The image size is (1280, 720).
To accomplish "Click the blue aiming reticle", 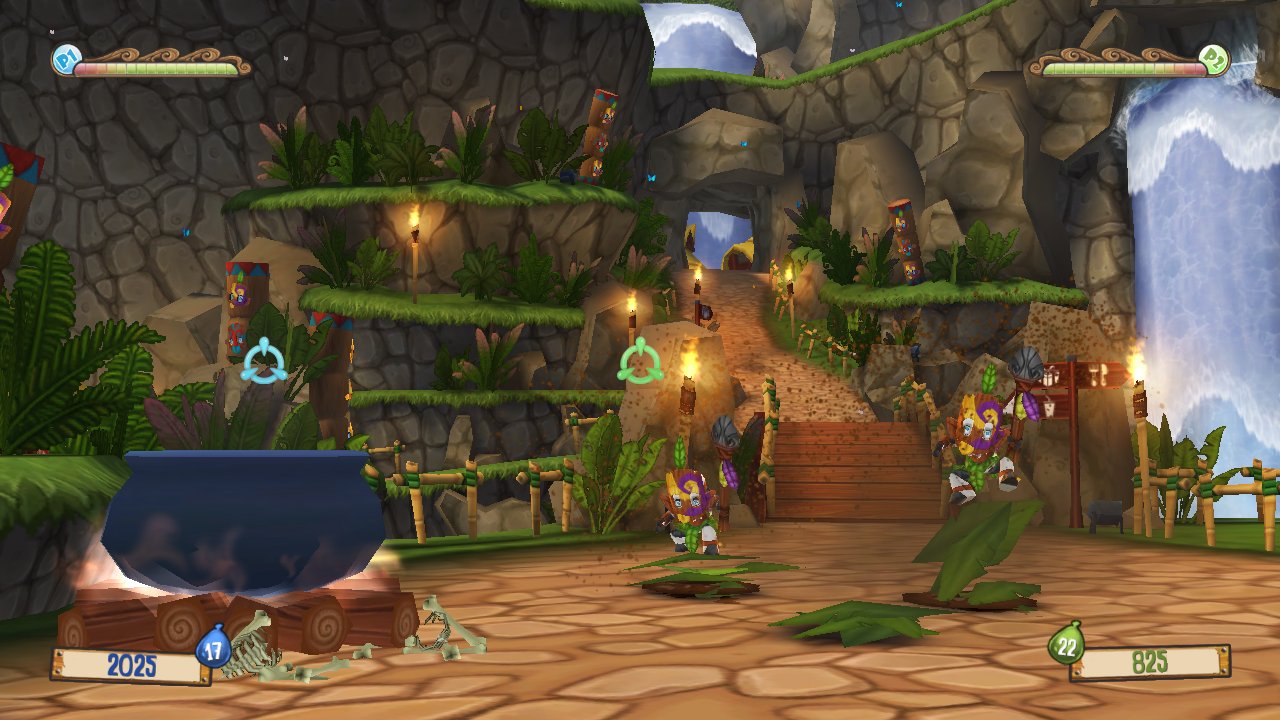I will (x=264, y=361).
